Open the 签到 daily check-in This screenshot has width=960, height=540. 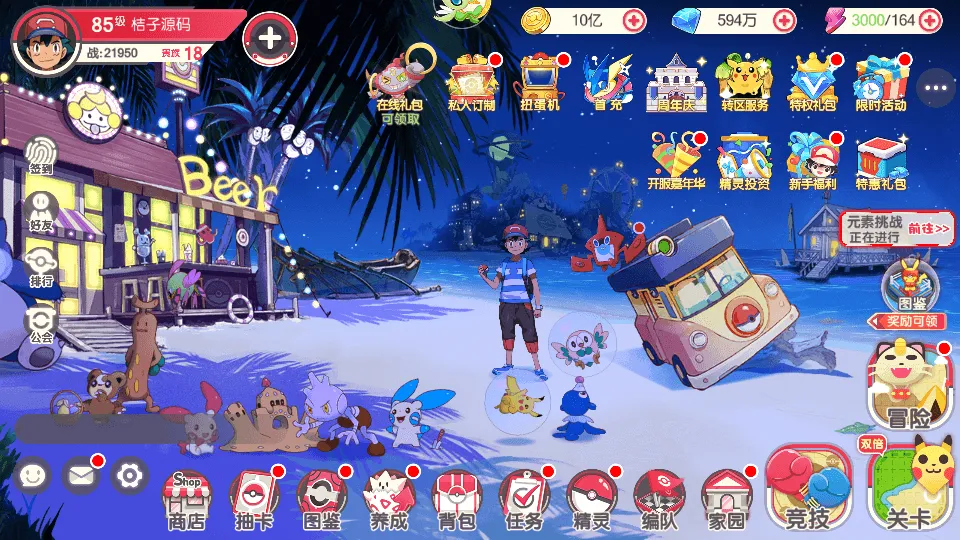tap(41, 155)
